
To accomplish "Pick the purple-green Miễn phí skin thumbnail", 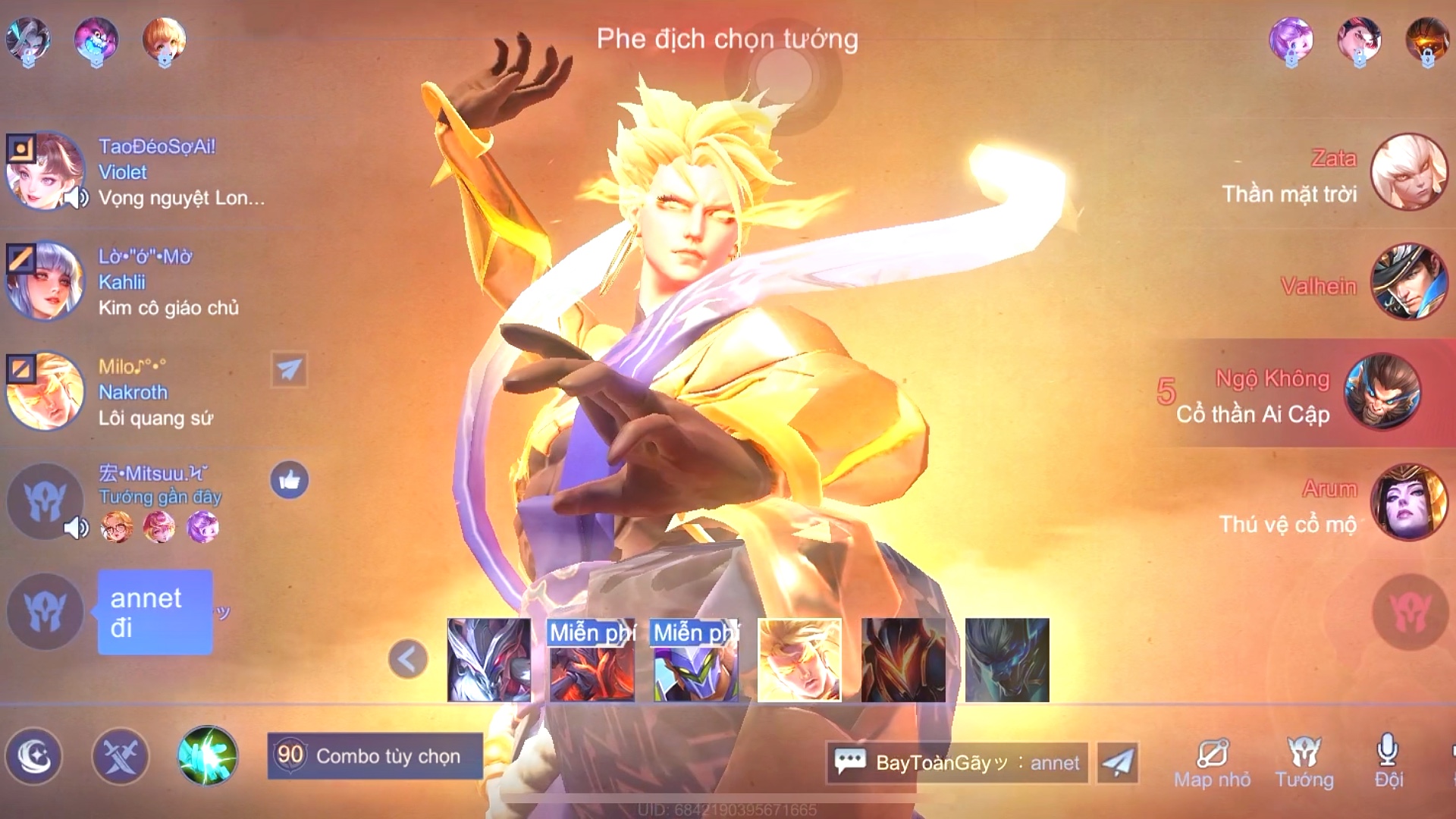I will [696, 660].
